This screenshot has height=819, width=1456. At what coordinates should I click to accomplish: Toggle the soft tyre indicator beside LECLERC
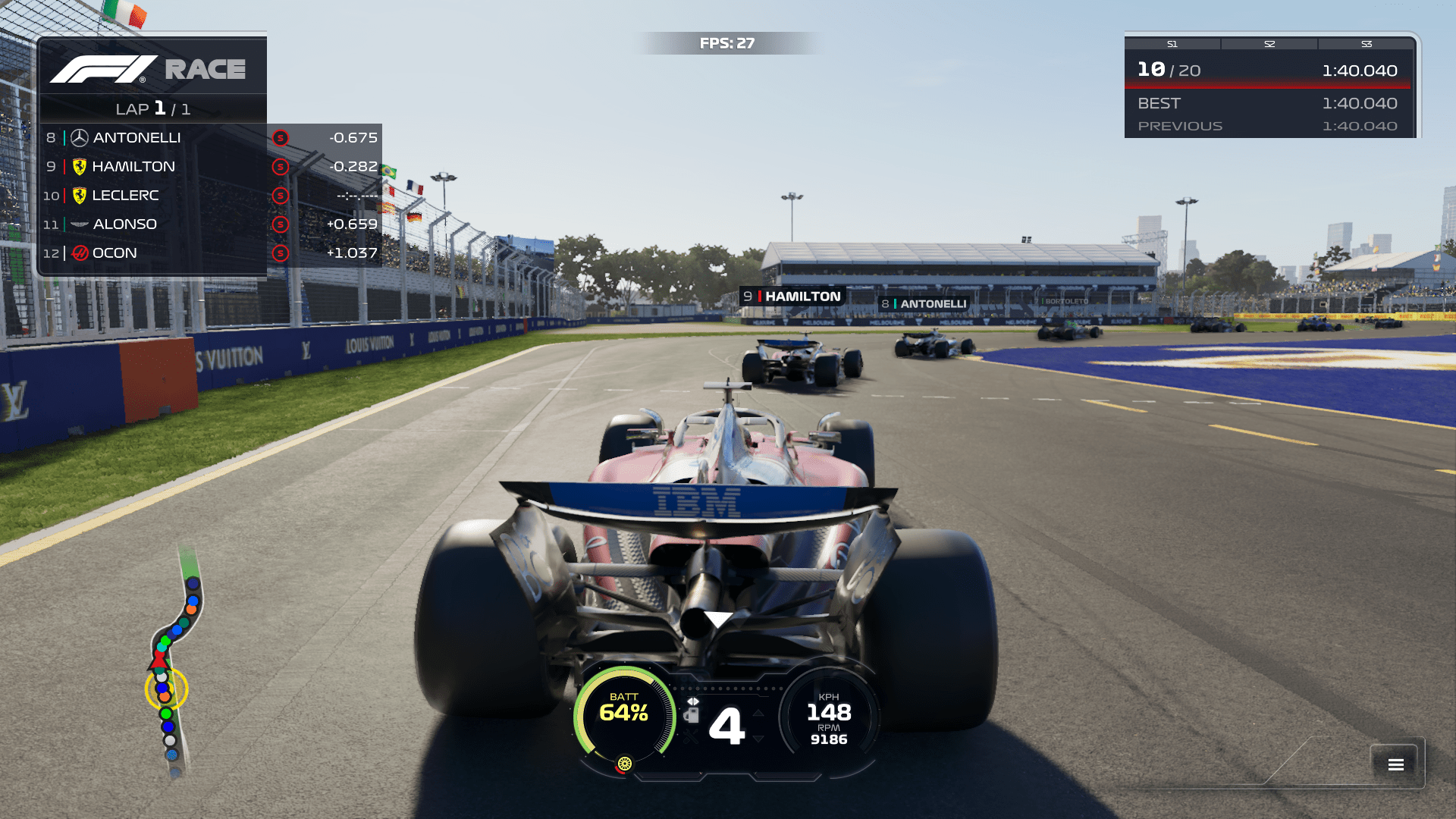280,195
